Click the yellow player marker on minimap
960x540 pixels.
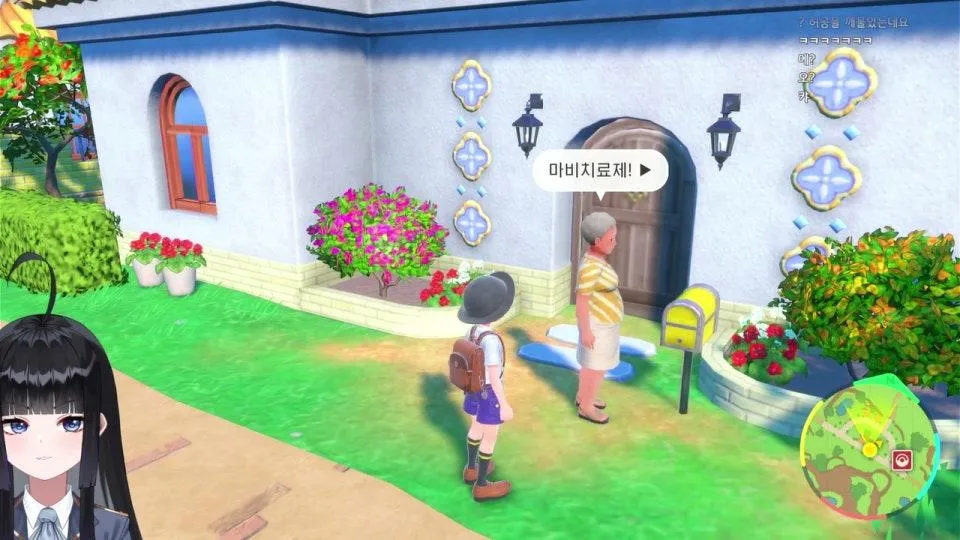pos(870,449)
